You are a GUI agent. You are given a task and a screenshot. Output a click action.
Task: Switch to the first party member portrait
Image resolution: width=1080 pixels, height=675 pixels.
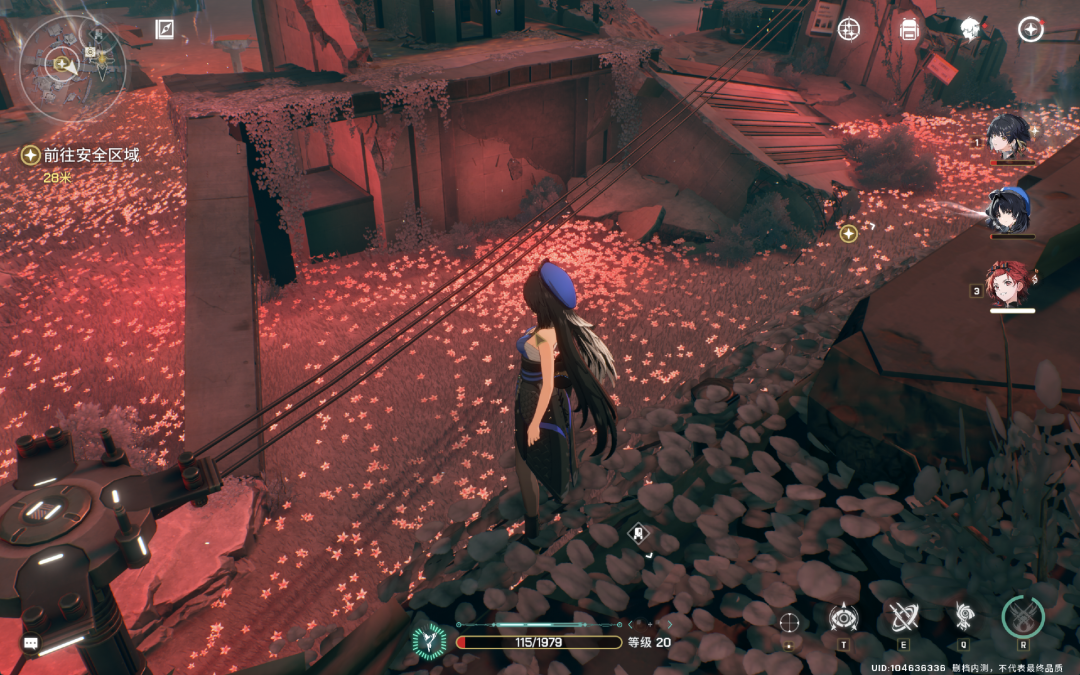coord(1010,135)
